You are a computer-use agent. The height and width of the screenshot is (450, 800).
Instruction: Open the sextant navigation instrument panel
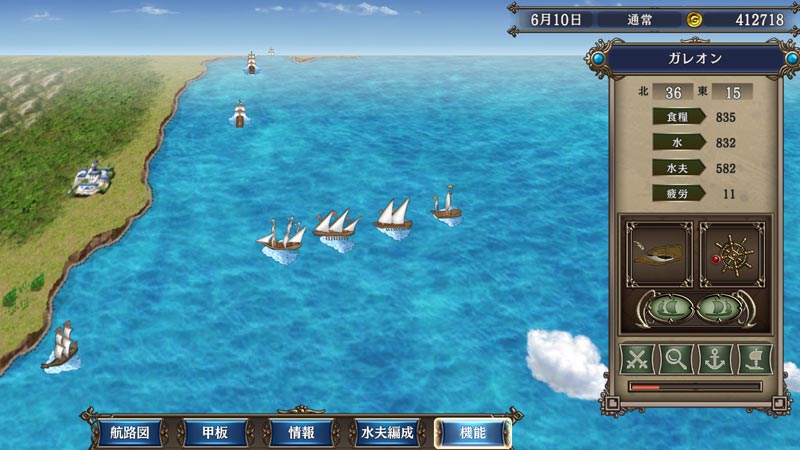(x=658, y=254)
